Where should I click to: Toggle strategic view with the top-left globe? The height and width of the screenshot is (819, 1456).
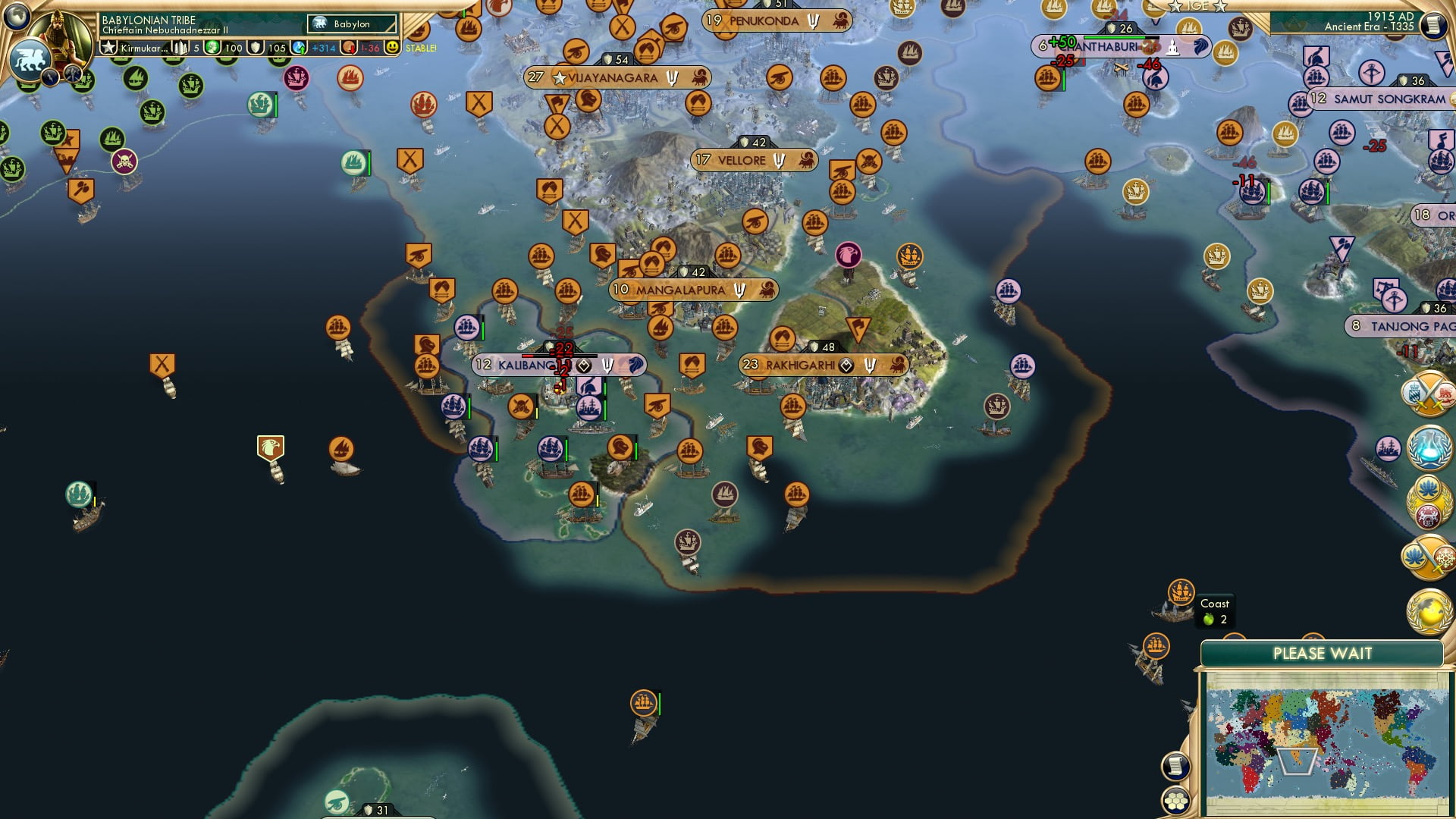(17, 18)
